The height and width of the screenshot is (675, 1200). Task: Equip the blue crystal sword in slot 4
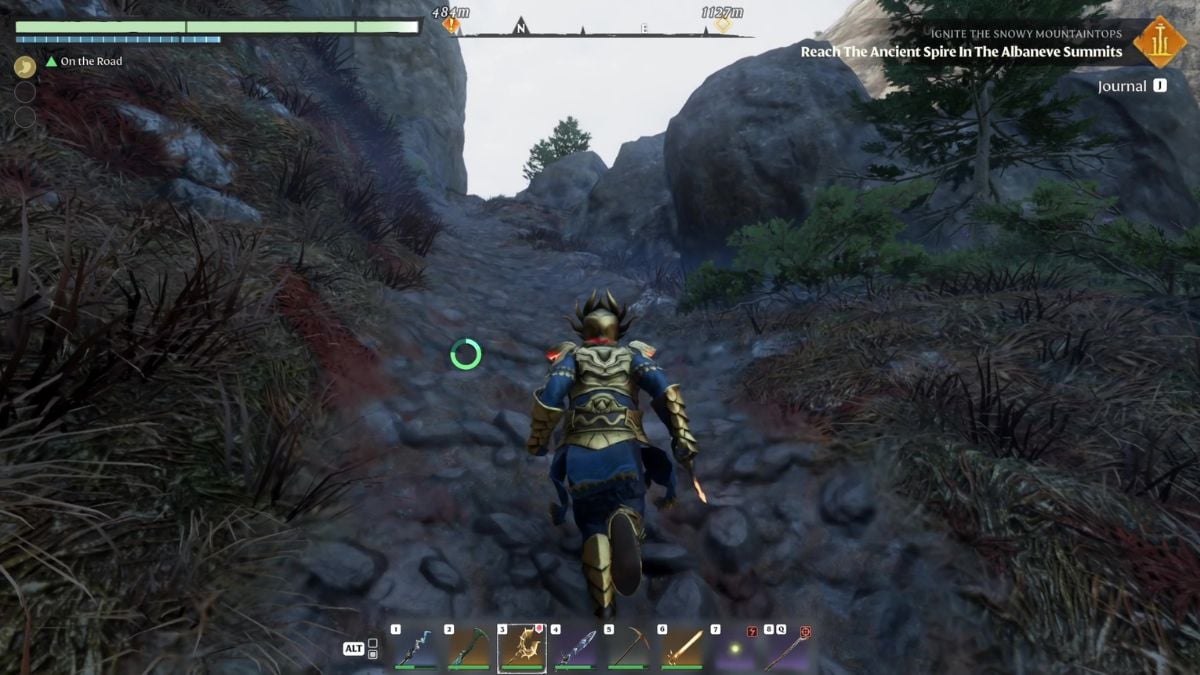[x=575, y=649]
